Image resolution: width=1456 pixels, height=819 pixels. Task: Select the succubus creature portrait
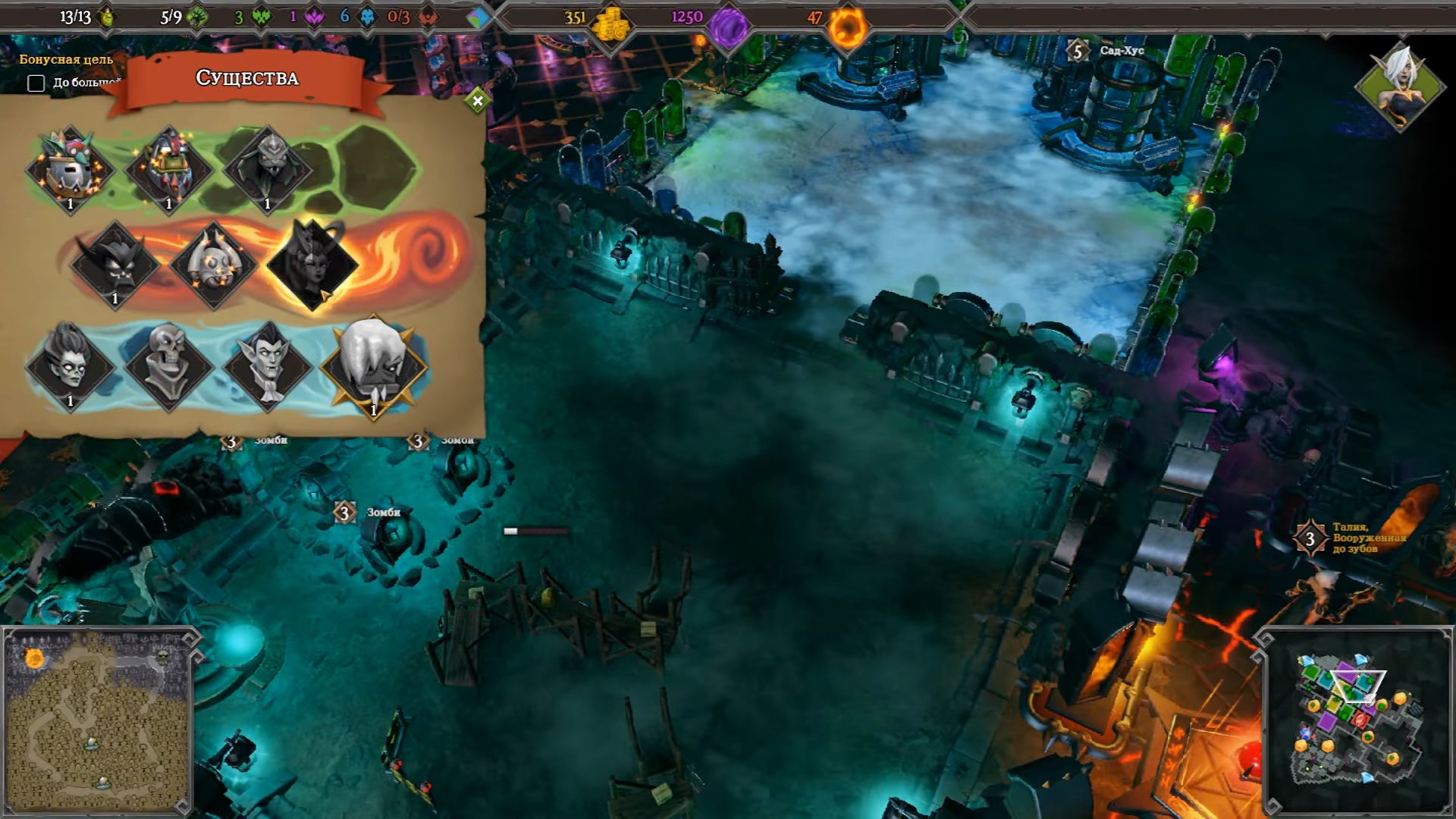point(312,264)
